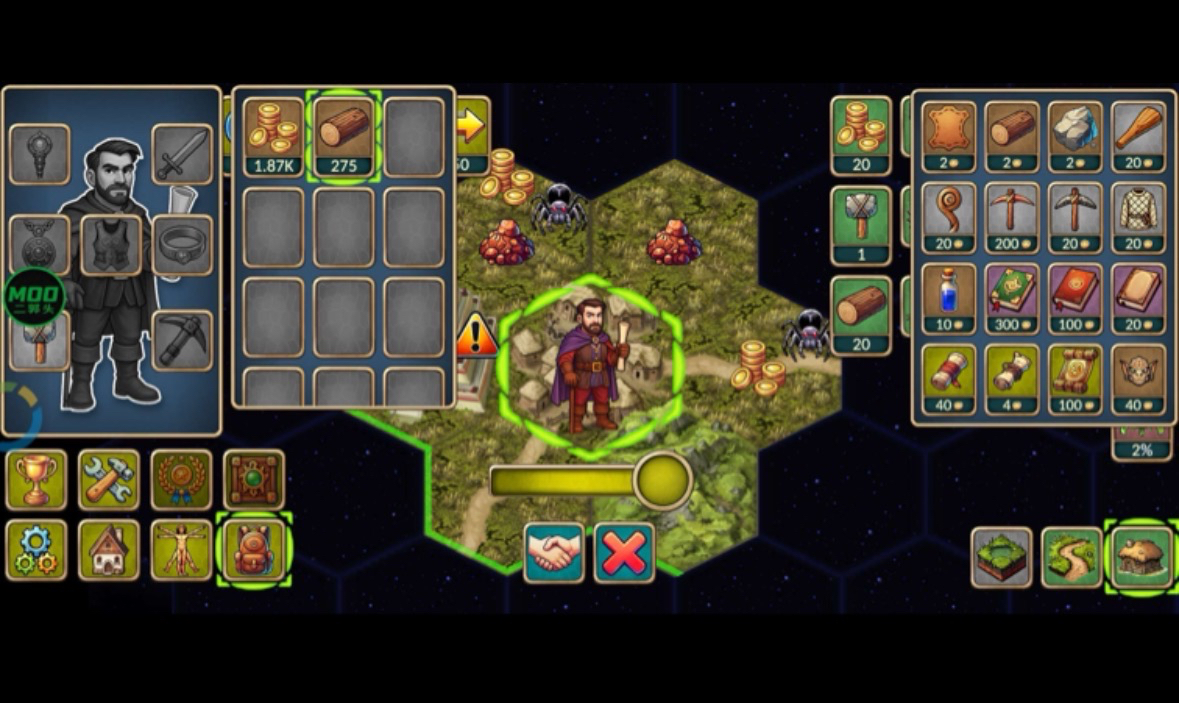Select the chest armor equipment slot
This screenshot has width=1179, height=703.
(110, 245)
